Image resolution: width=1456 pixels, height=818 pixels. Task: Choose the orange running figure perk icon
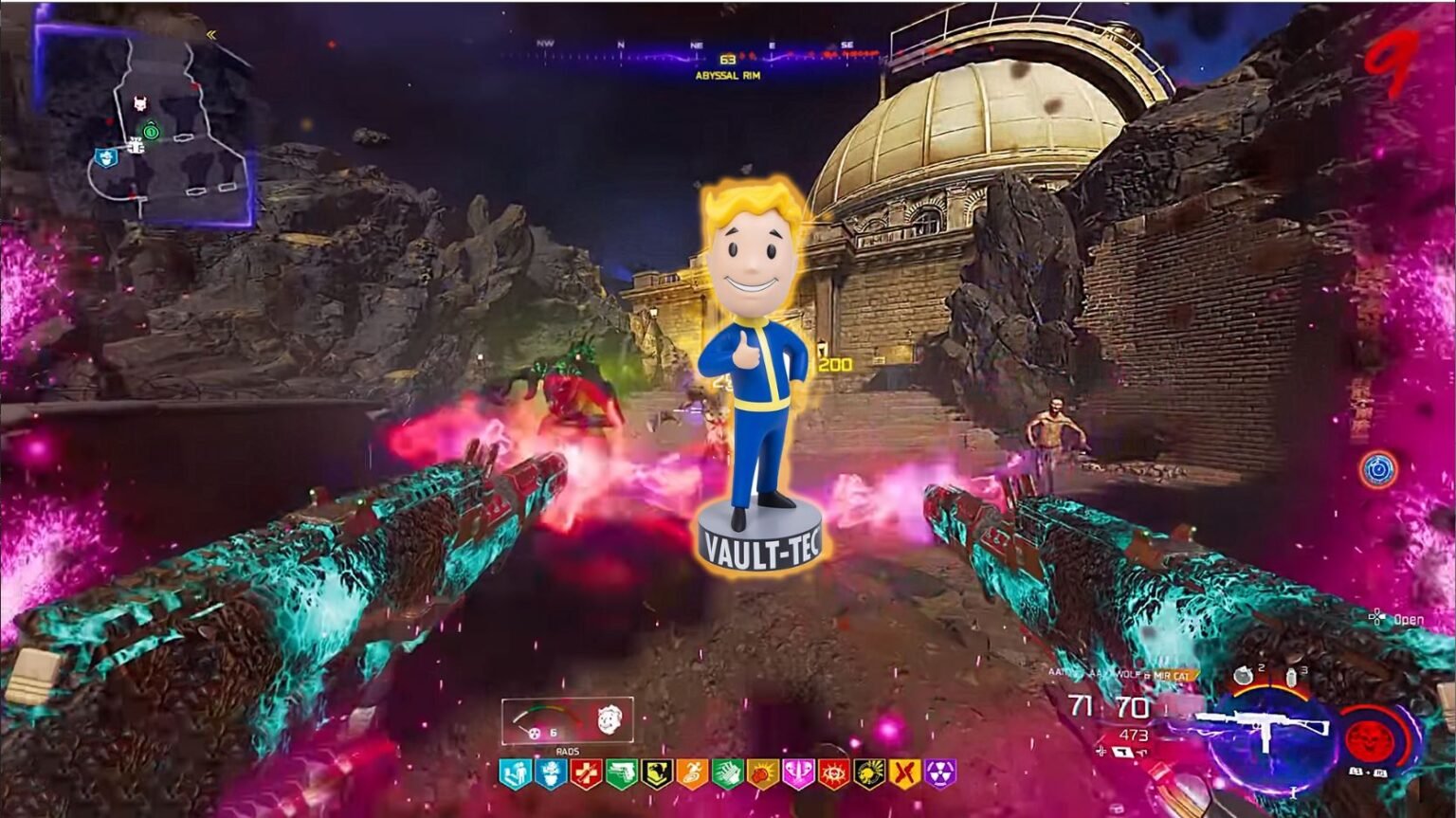692,774
